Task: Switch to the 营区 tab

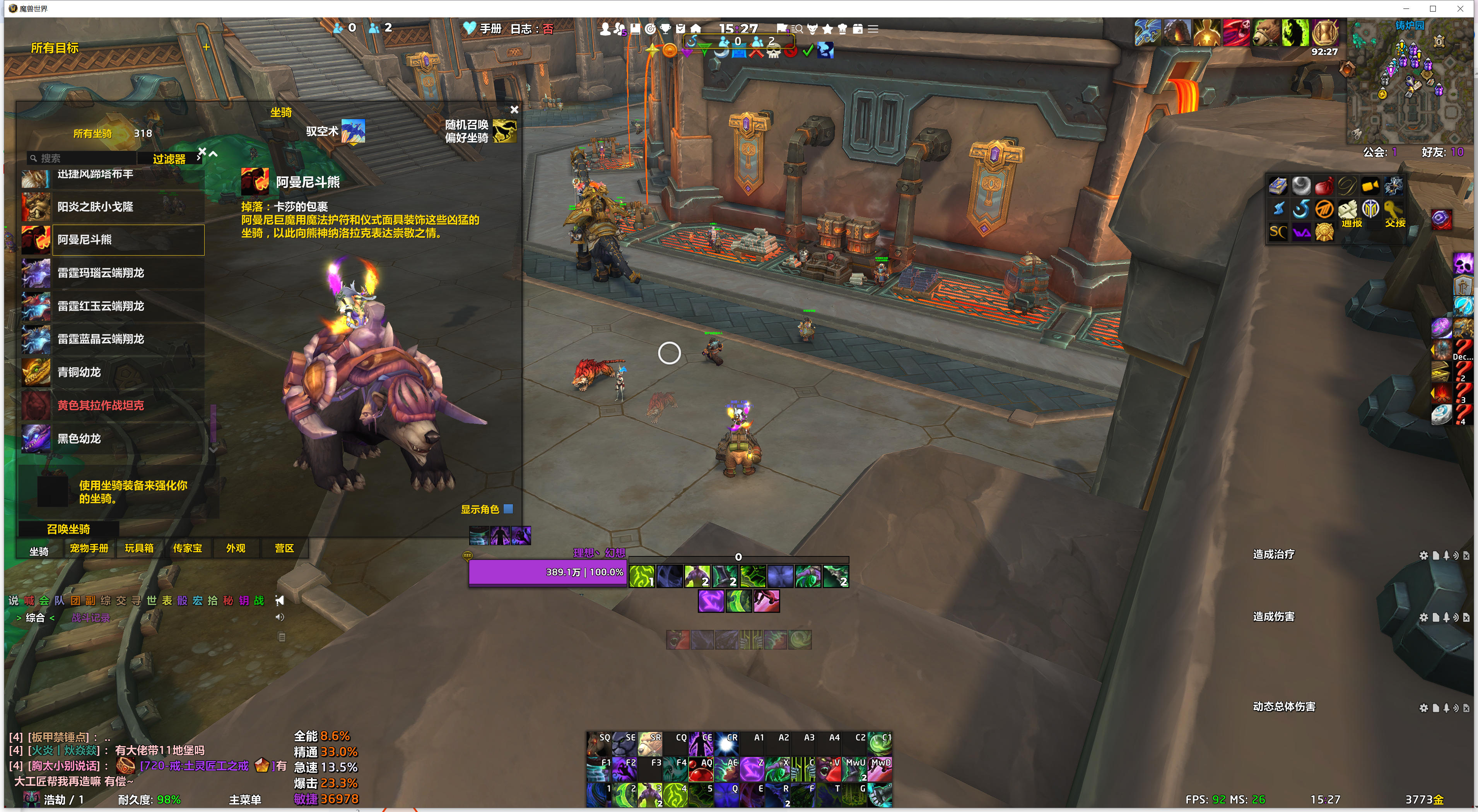Action: tap(284, 548)
